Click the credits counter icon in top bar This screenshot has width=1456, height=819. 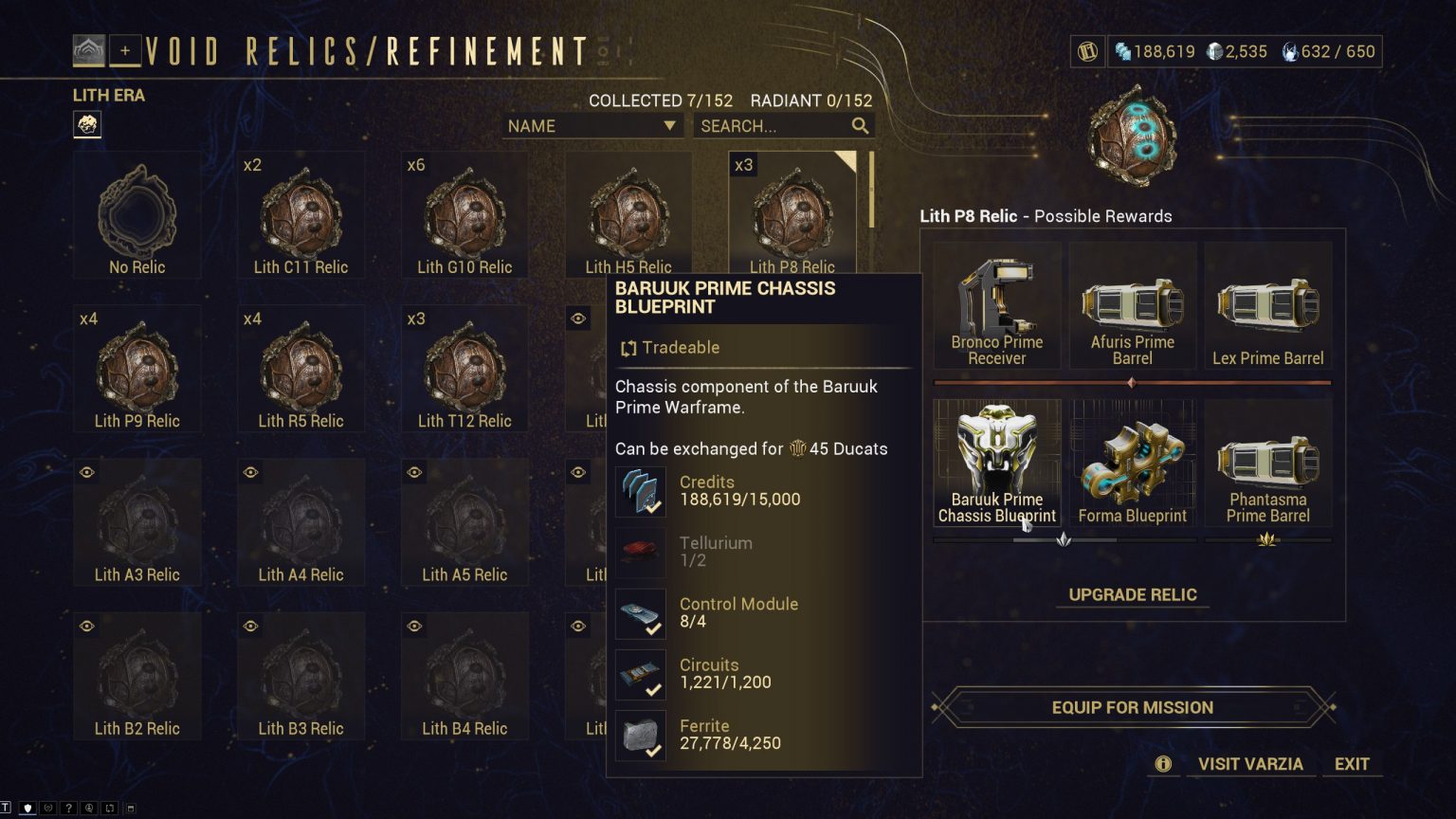(x=1124, y=51)
